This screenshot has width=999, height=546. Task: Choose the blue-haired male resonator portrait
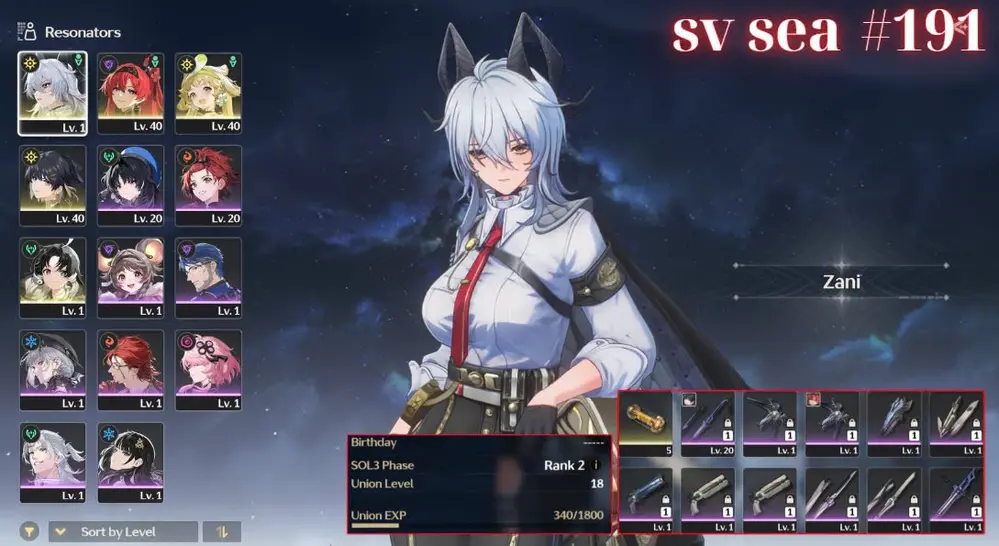[208, 277]
